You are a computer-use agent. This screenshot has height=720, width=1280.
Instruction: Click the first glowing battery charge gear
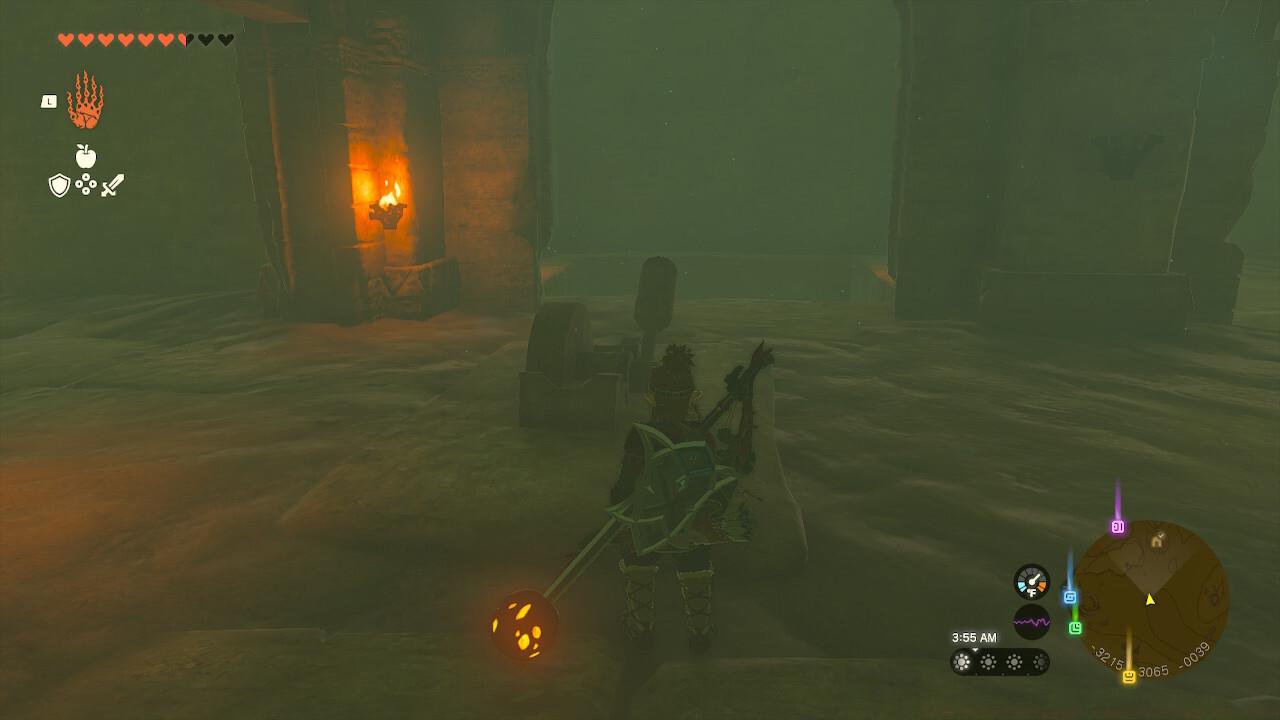point(961,661)
